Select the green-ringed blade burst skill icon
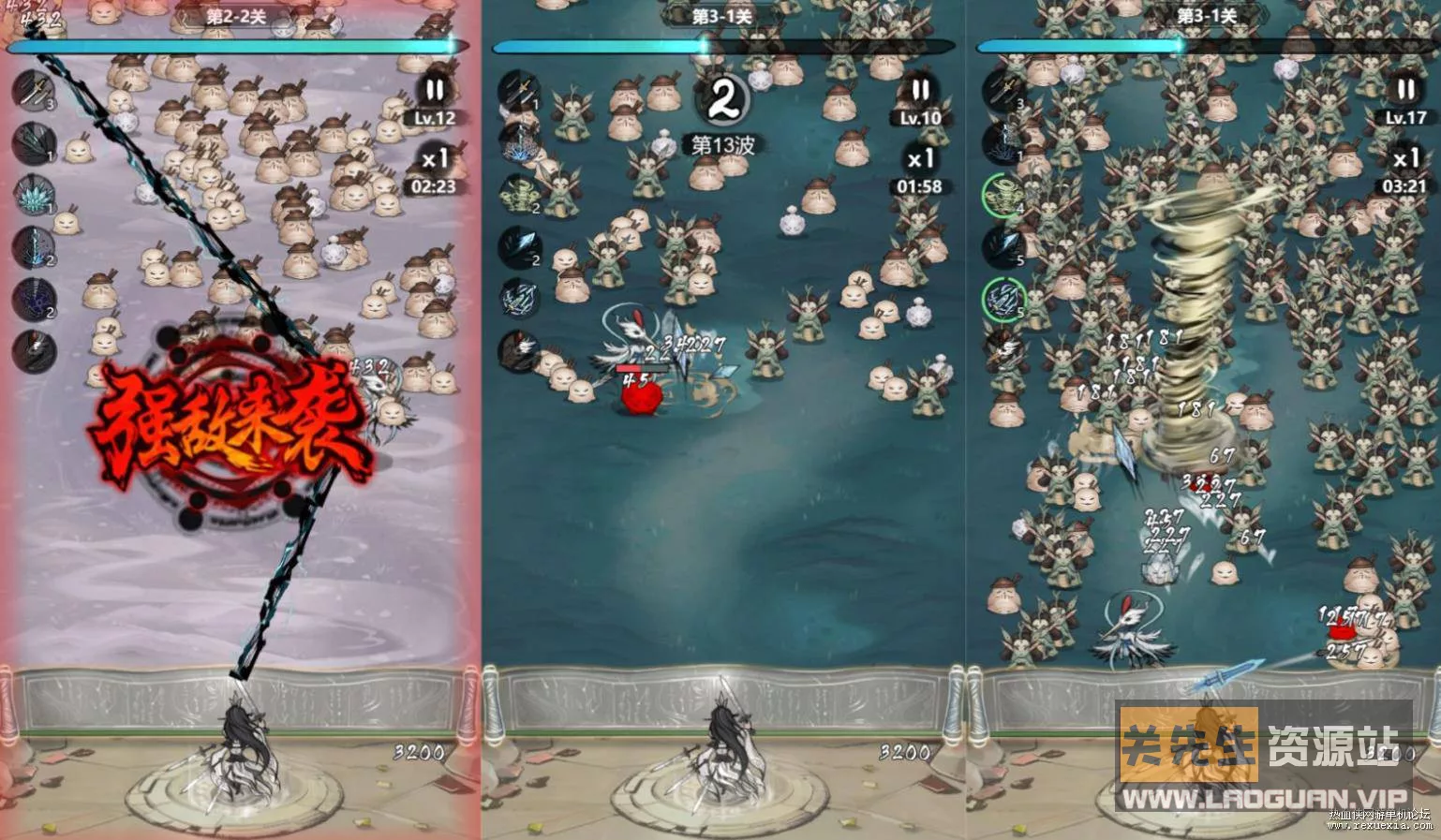This screenshot has width=1441, height=840. (1003, 300)
